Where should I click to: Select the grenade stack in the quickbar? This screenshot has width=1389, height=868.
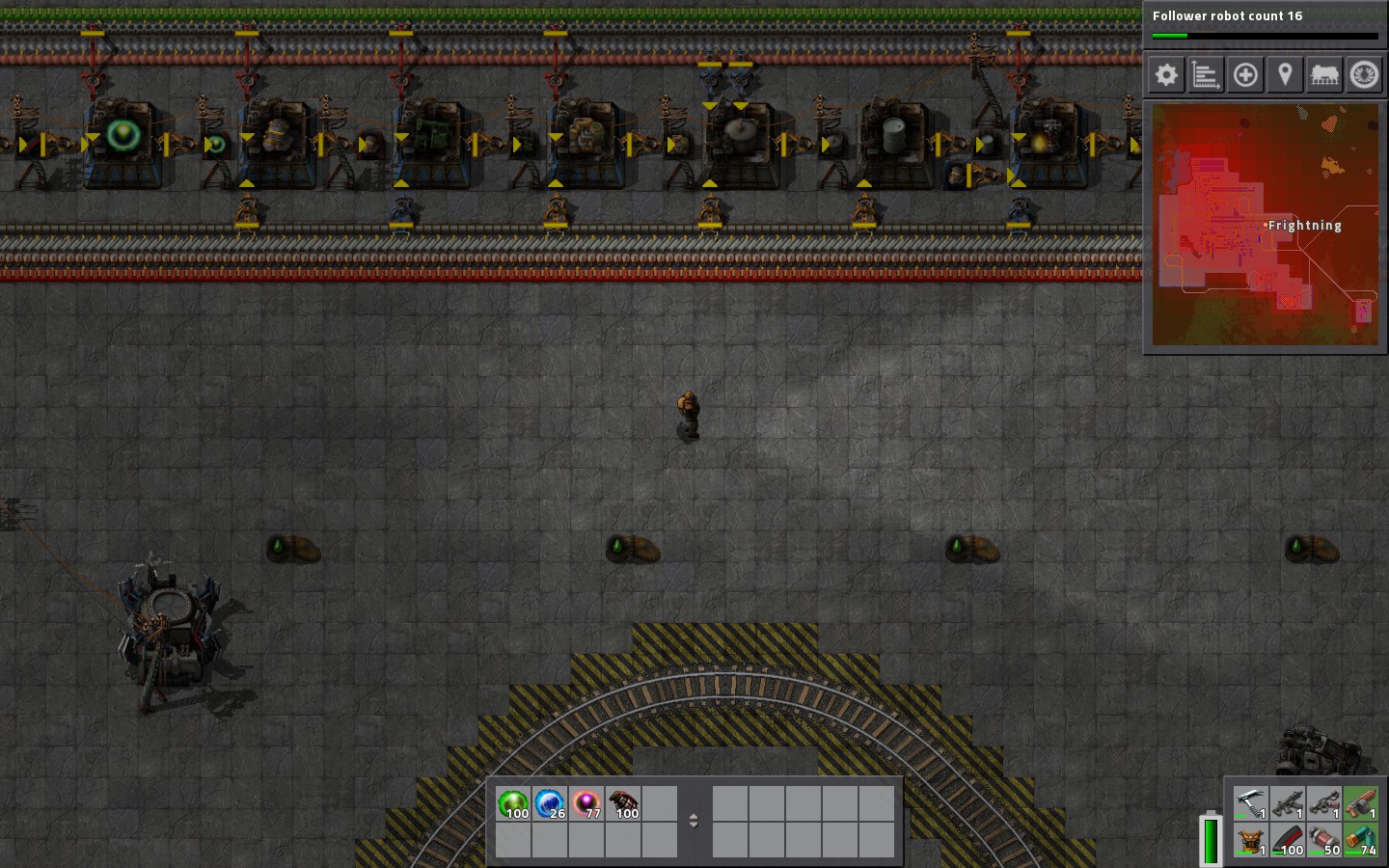tap(623, 804)
